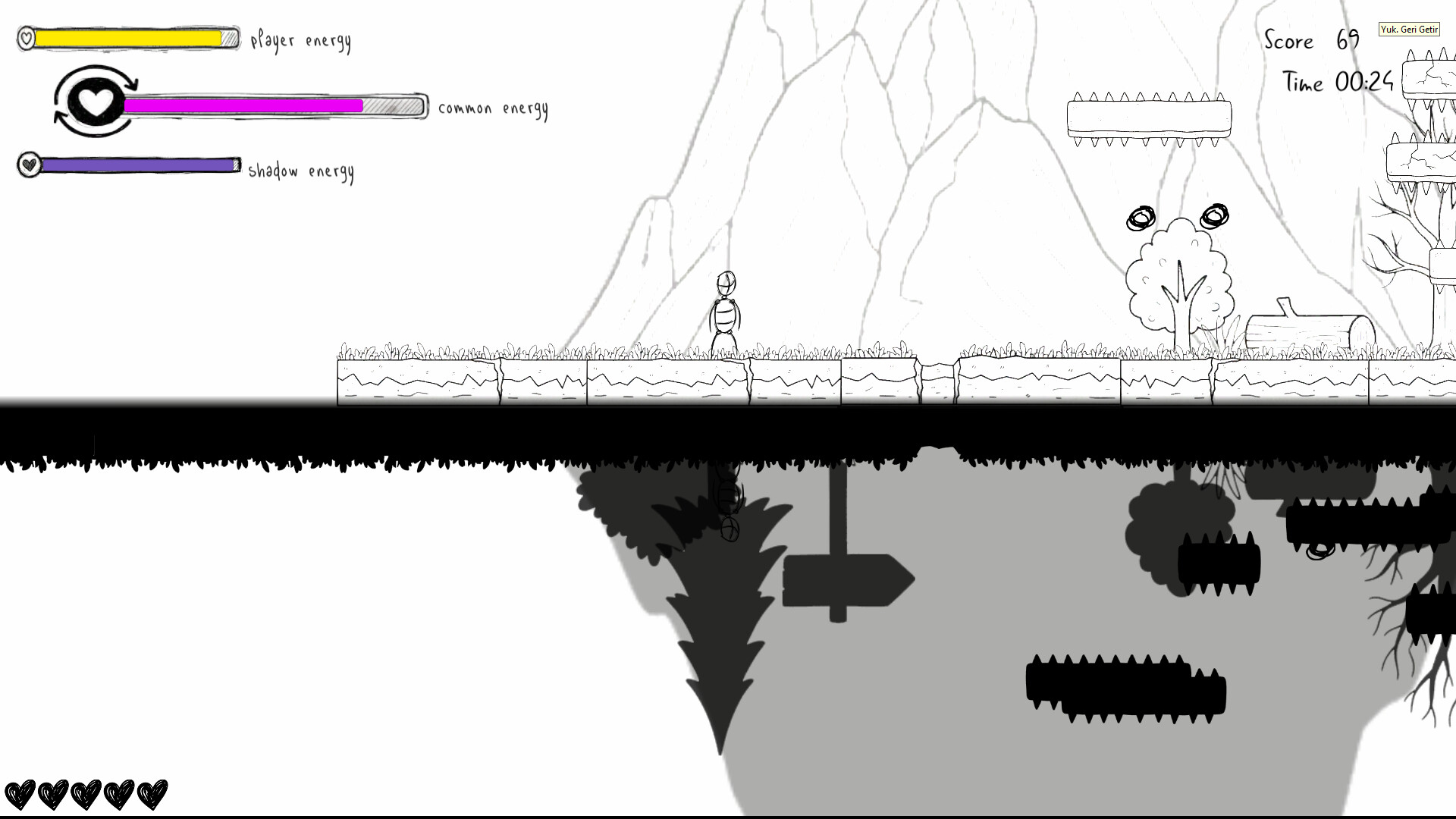Click the Time 00:24 display

pyautogui.click(x=1338, y=82)
